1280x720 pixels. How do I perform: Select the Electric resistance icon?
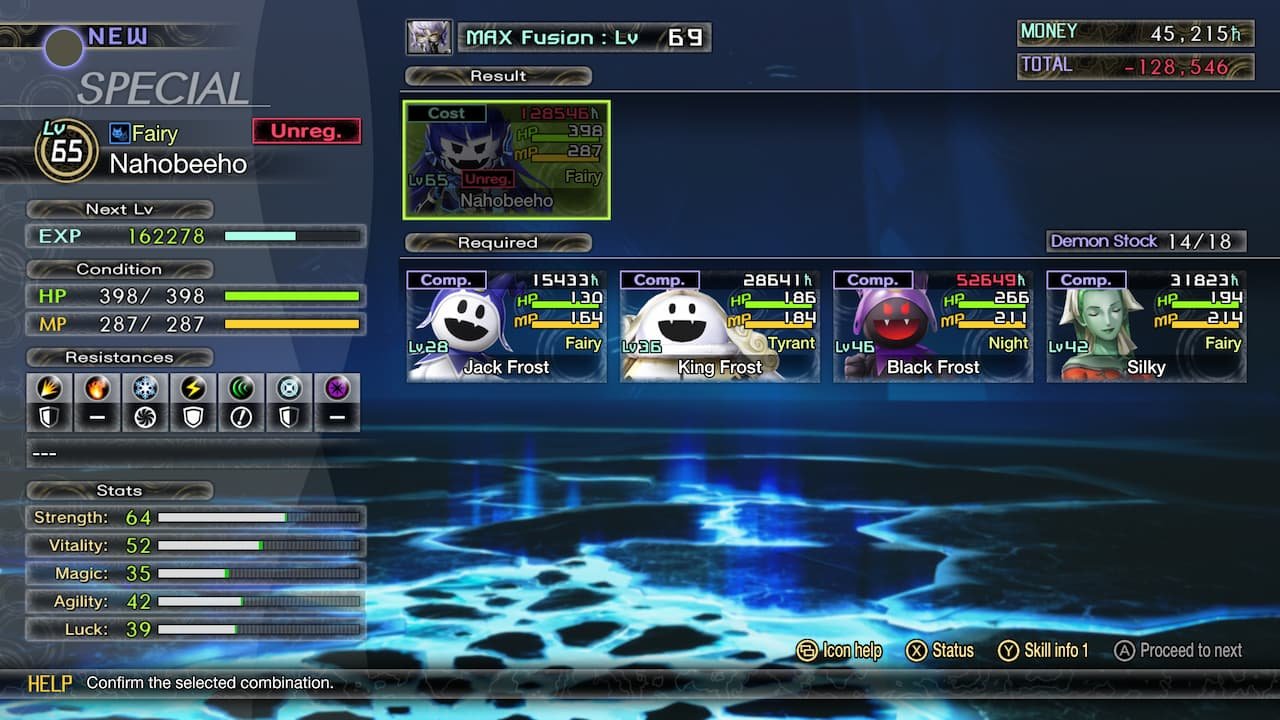pos(192,388)
